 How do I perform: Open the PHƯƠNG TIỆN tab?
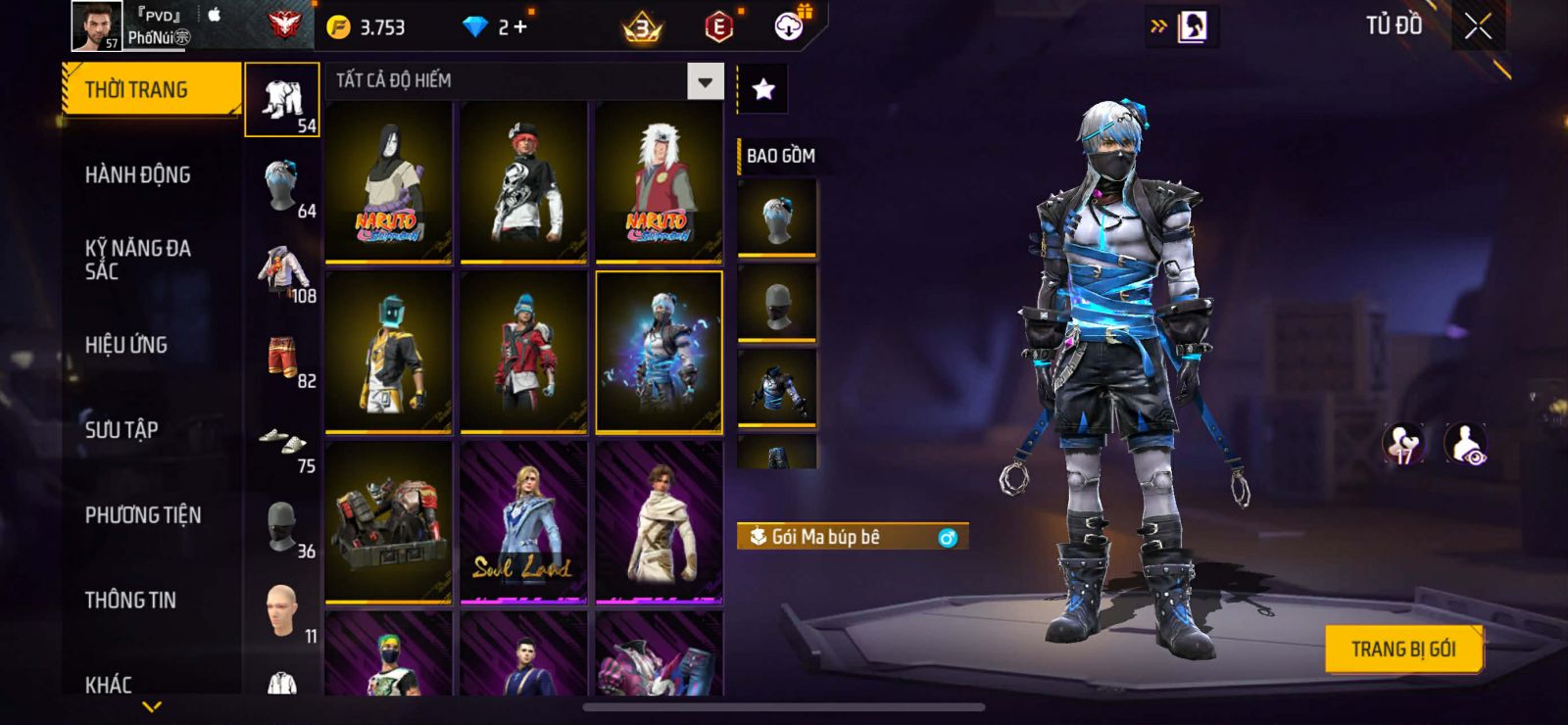[143, 515]
